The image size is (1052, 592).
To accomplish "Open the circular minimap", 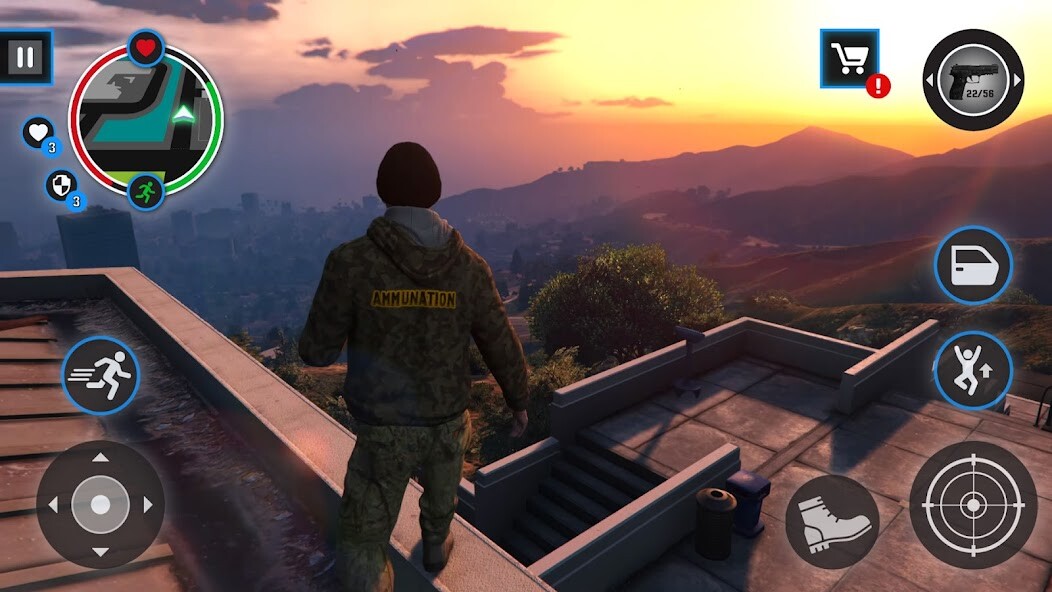I will click(146, 120).
